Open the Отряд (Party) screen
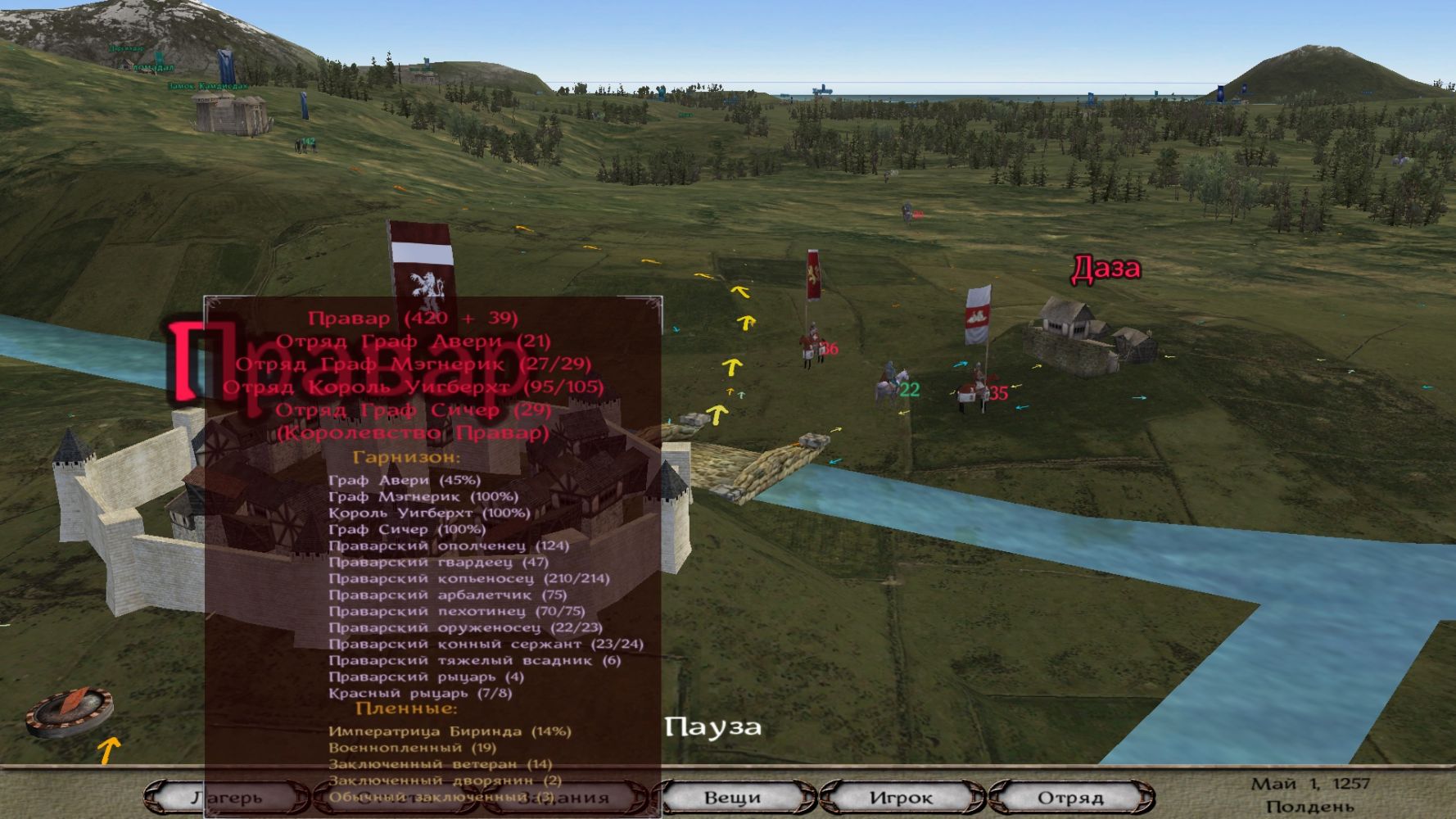Image resolution: width=1456 pixels, height=819 pixels. pyautogui.click(x=1070, y=797)
